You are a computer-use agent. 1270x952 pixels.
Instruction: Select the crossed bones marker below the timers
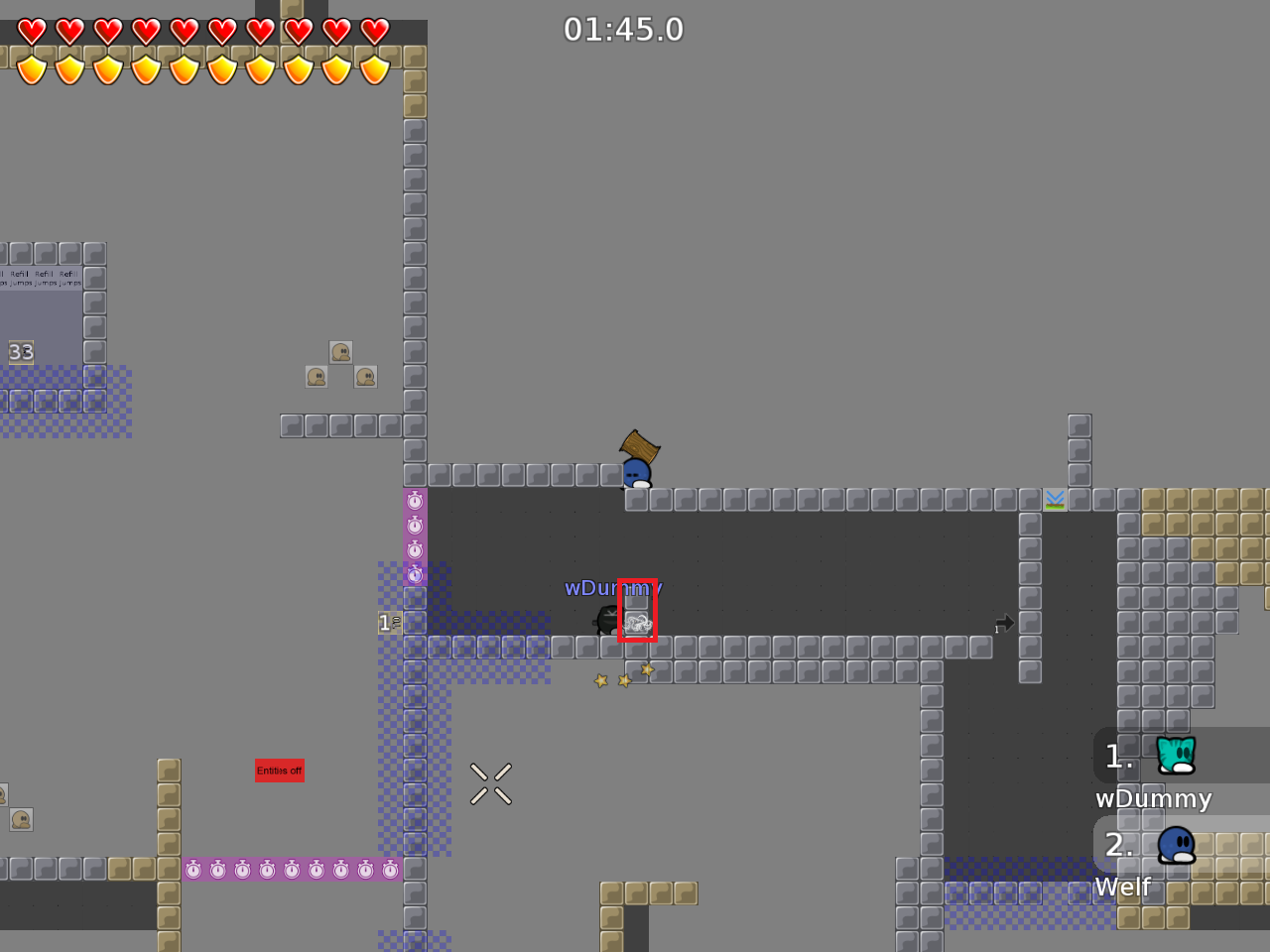coord(491,782)
